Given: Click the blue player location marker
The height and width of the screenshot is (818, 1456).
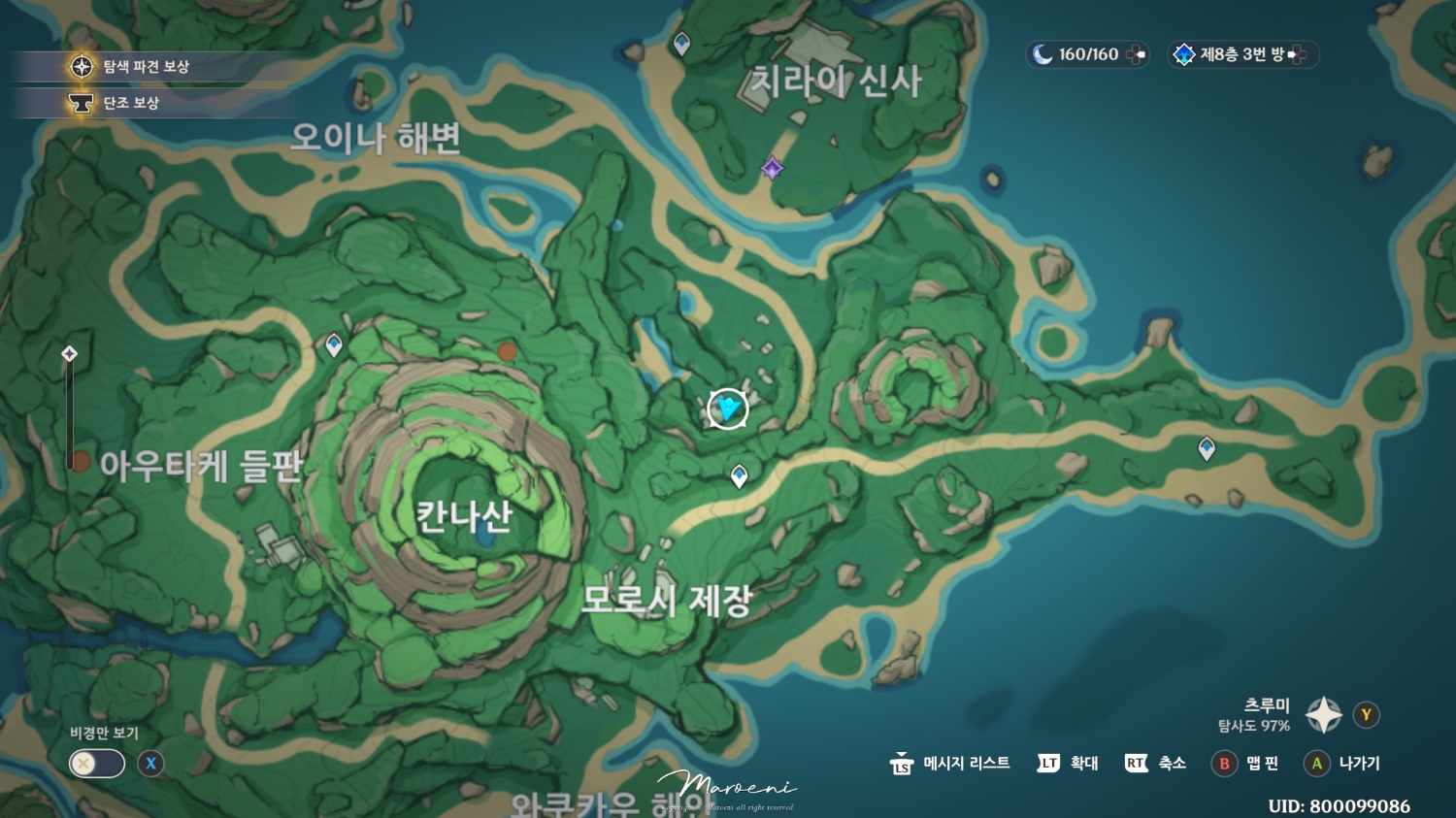Looking at the screenshot, I should coord(728,409).
